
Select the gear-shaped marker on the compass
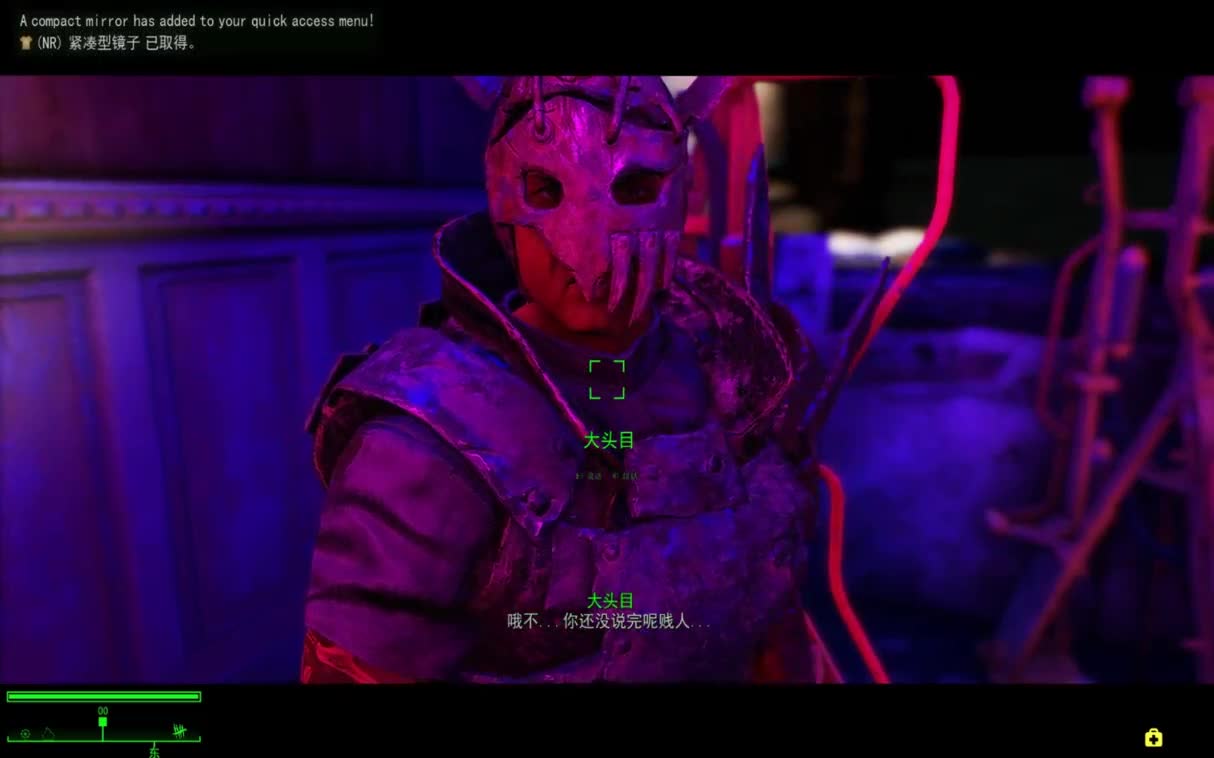click(25, 734)
